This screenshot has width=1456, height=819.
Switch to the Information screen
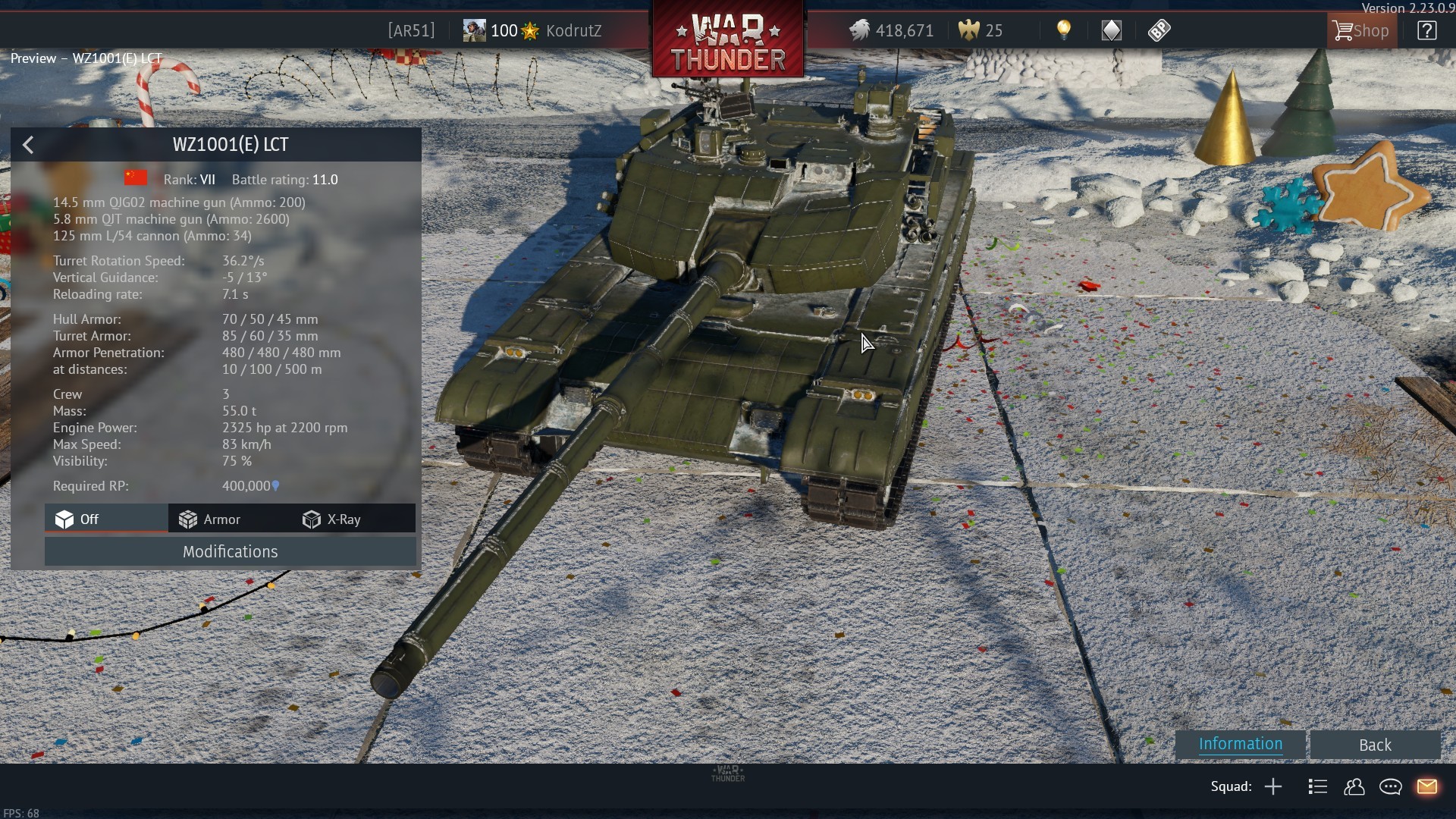click(x=1239, y=744)
